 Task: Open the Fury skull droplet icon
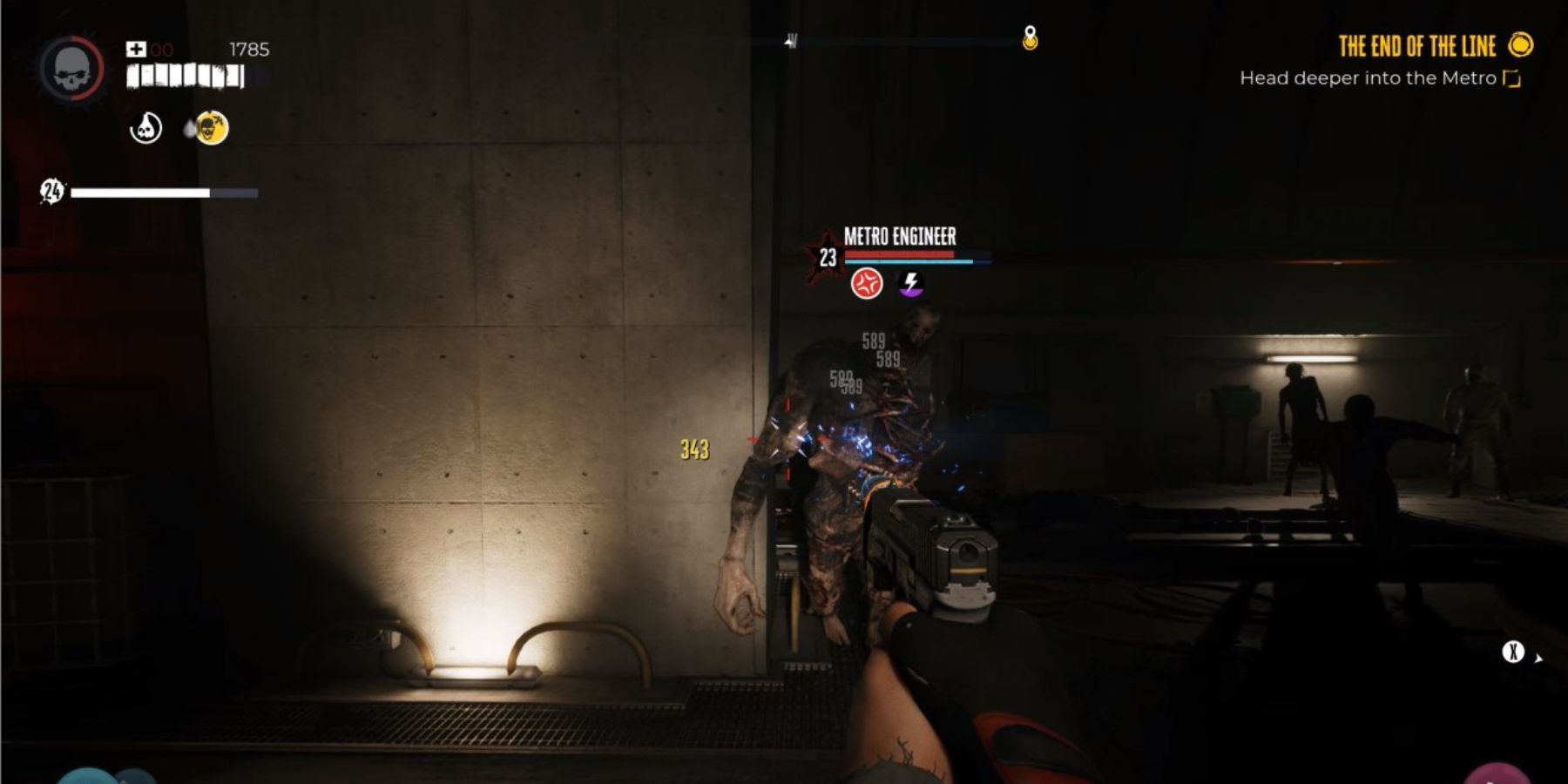(x=145, y=128)
